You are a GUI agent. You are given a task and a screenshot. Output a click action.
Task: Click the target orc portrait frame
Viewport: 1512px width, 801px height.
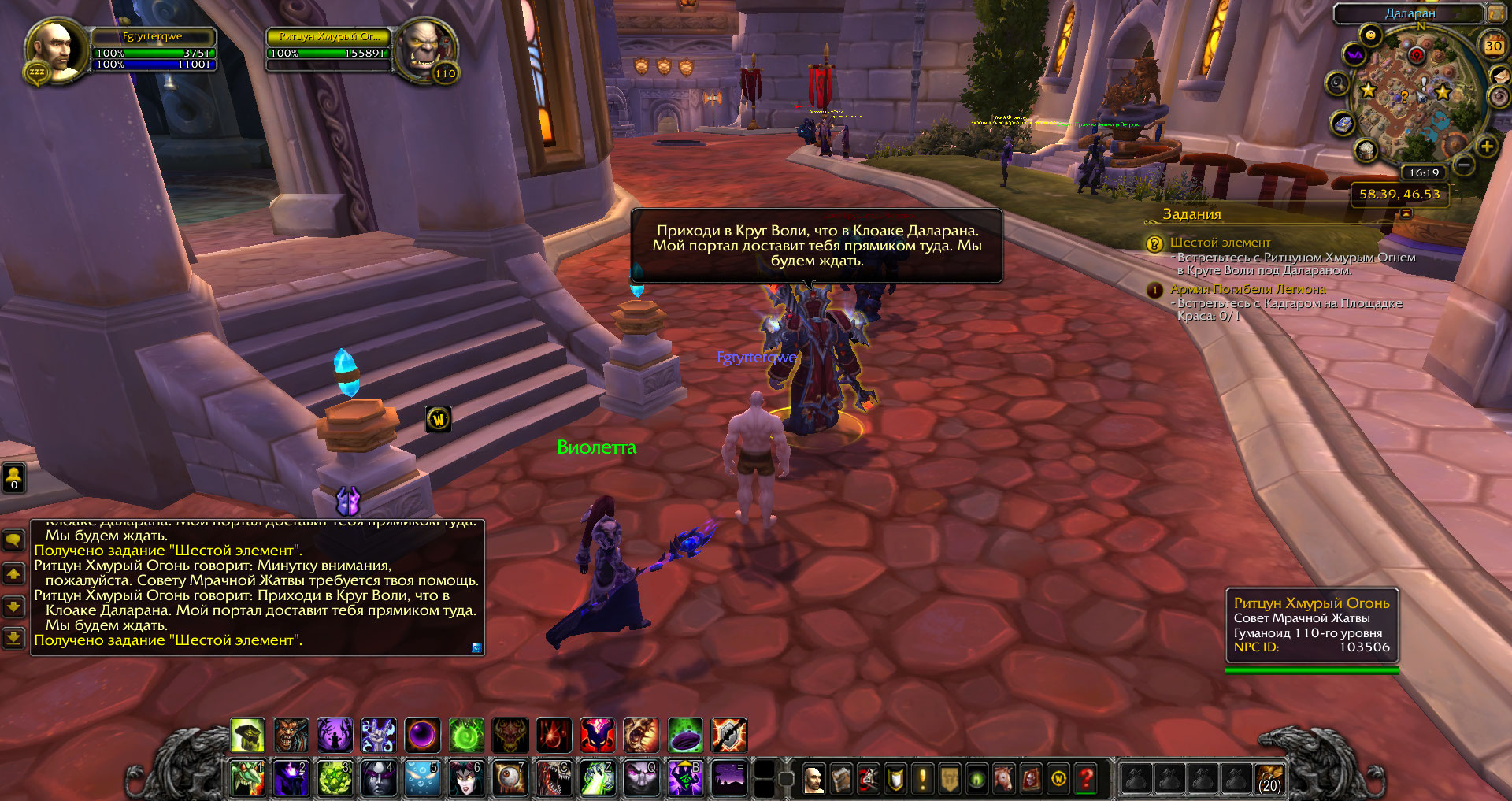point(424,50)
